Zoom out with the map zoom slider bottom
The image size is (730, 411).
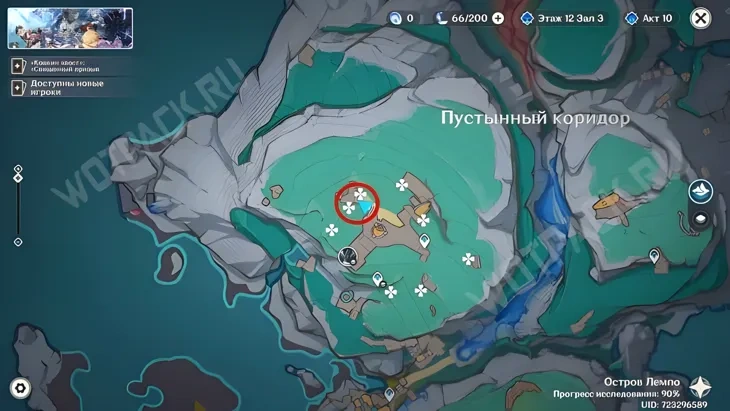coord(18,242)
